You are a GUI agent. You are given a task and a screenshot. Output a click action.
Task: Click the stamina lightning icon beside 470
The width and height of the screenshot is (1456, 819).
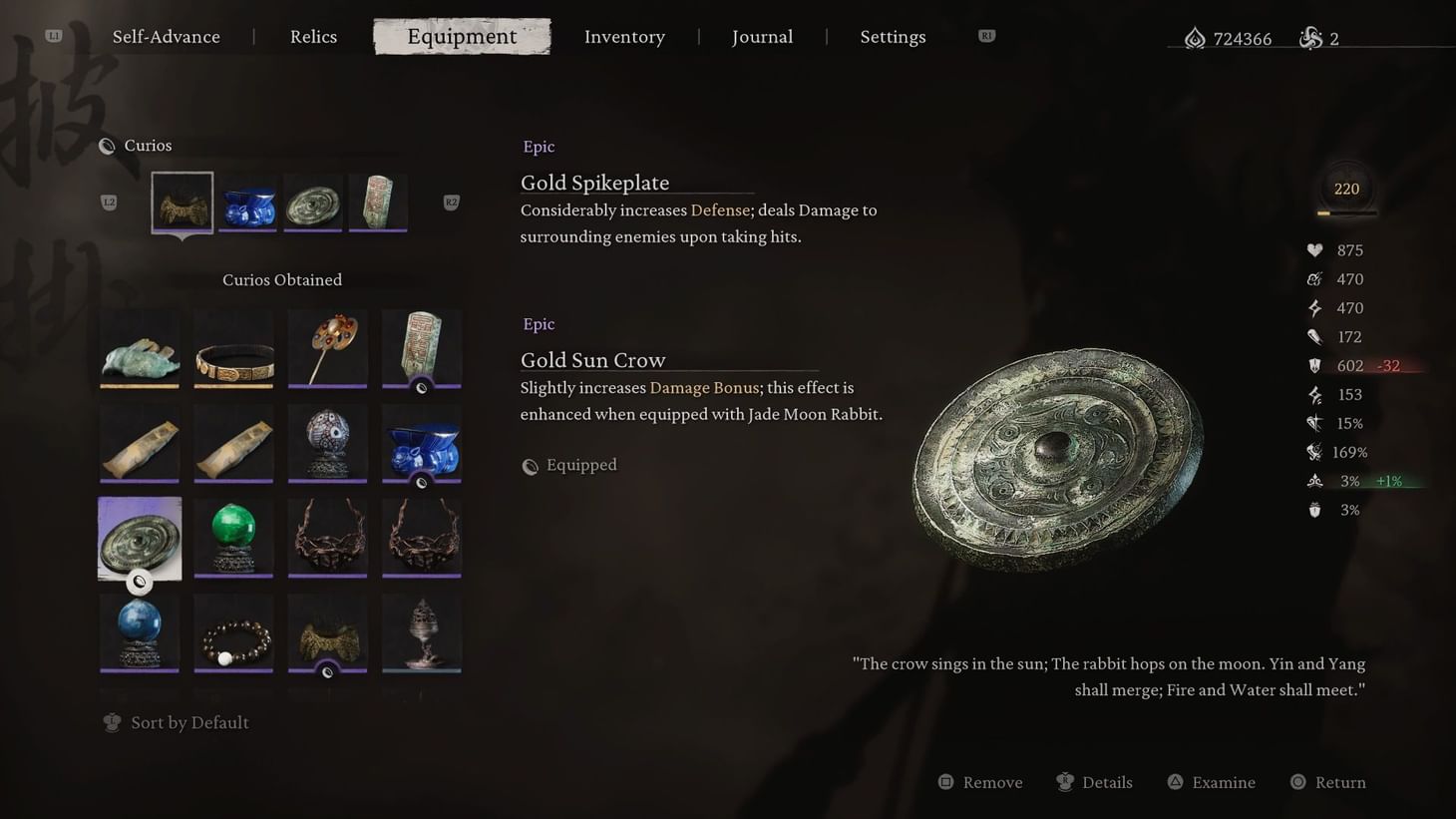(1313, 307)
